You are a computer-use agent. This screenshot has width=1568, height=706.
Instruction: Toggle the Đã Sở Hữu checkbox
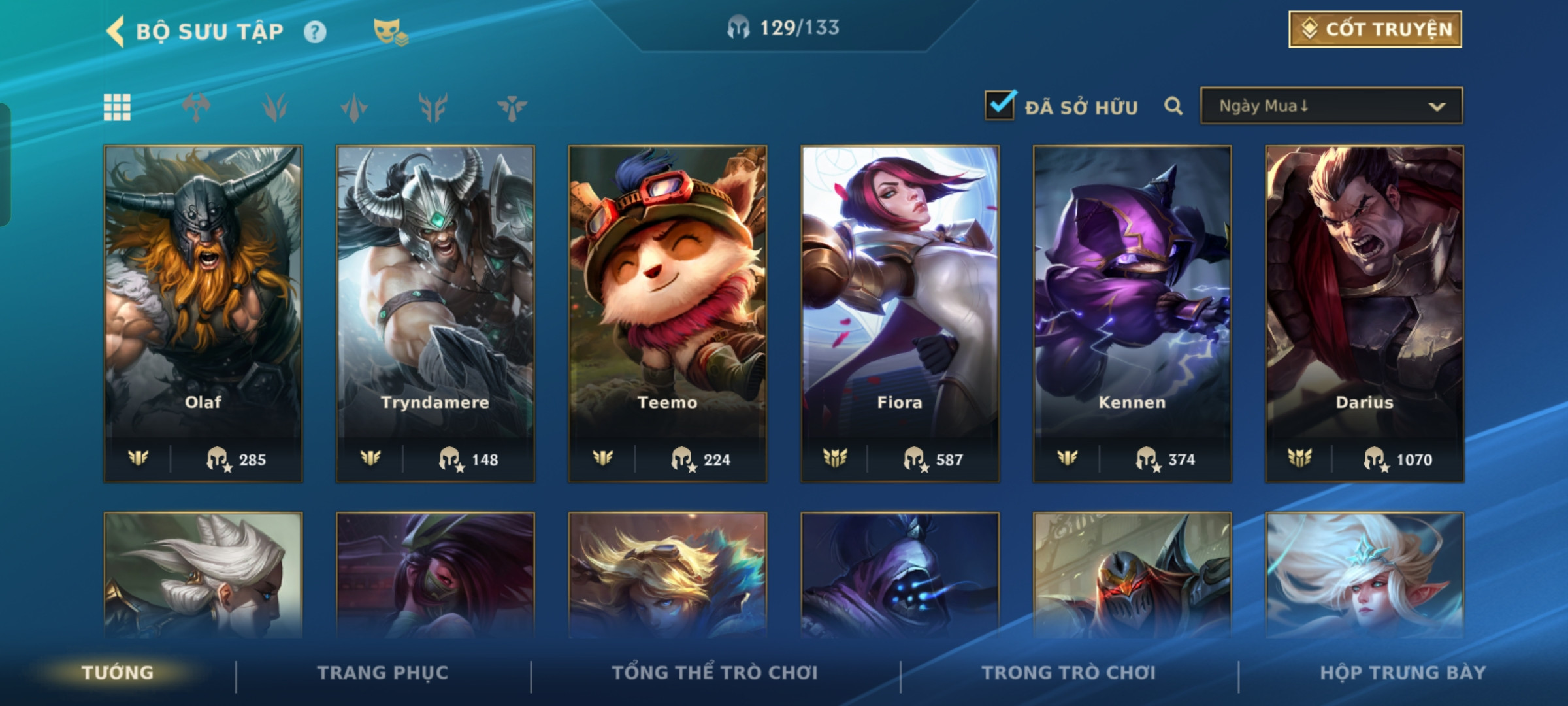click(x=1000, y=106)
